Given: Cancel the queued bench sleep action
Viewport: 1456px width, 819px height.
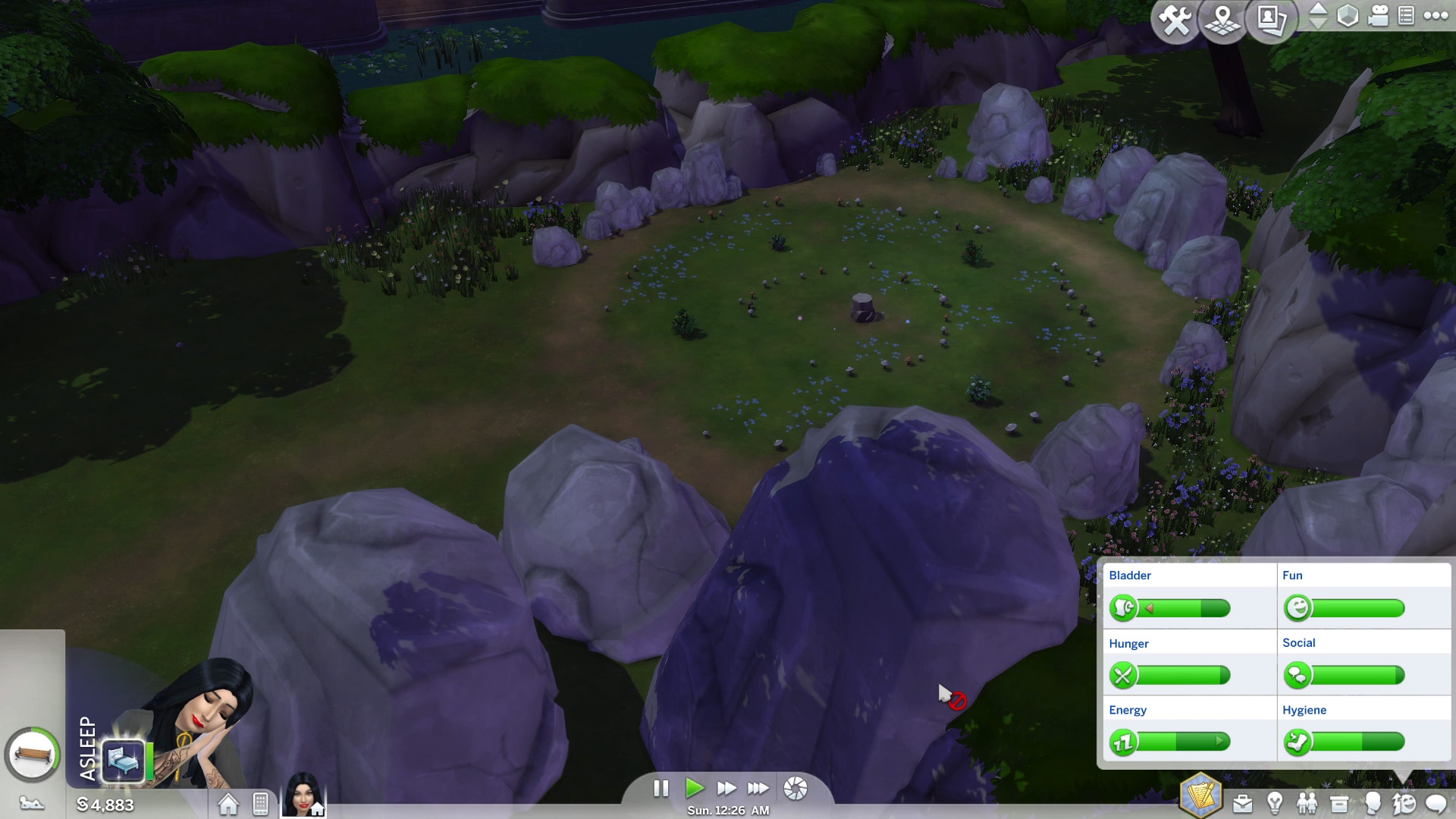Looking at the screenshot, I should coord(32,755).
